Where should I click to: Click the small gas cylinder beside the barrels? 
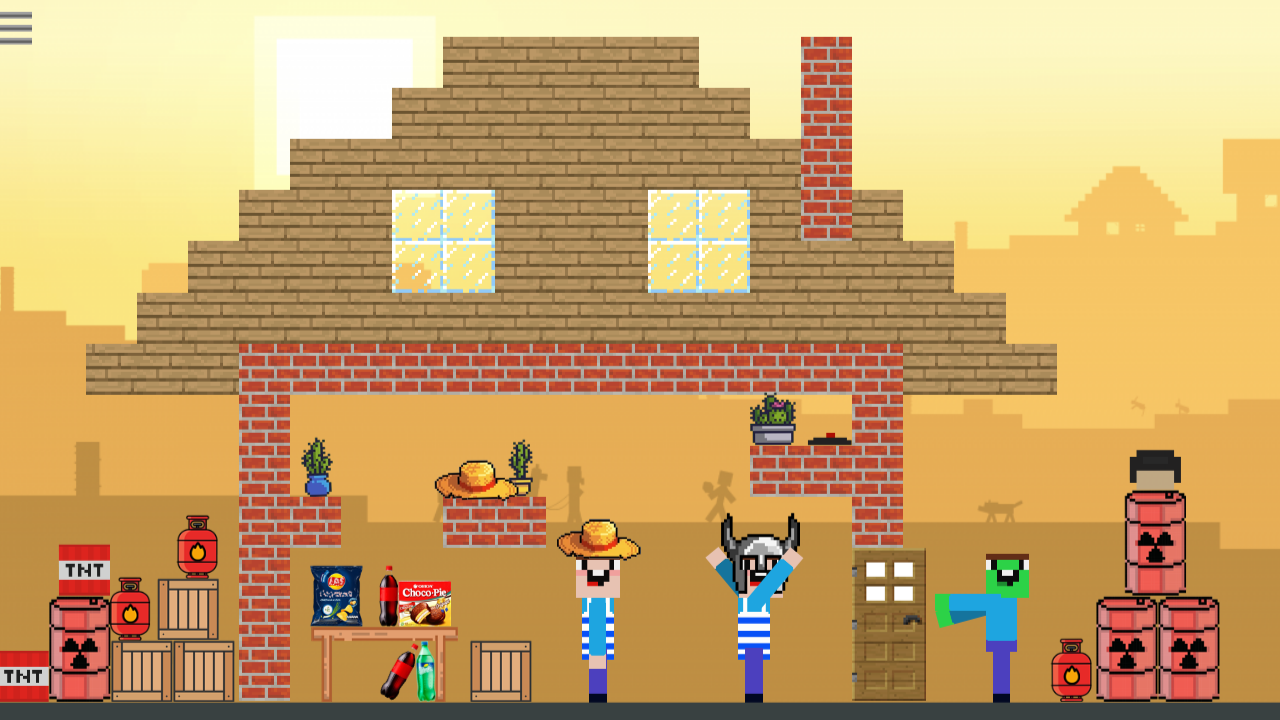point(1072,670)
